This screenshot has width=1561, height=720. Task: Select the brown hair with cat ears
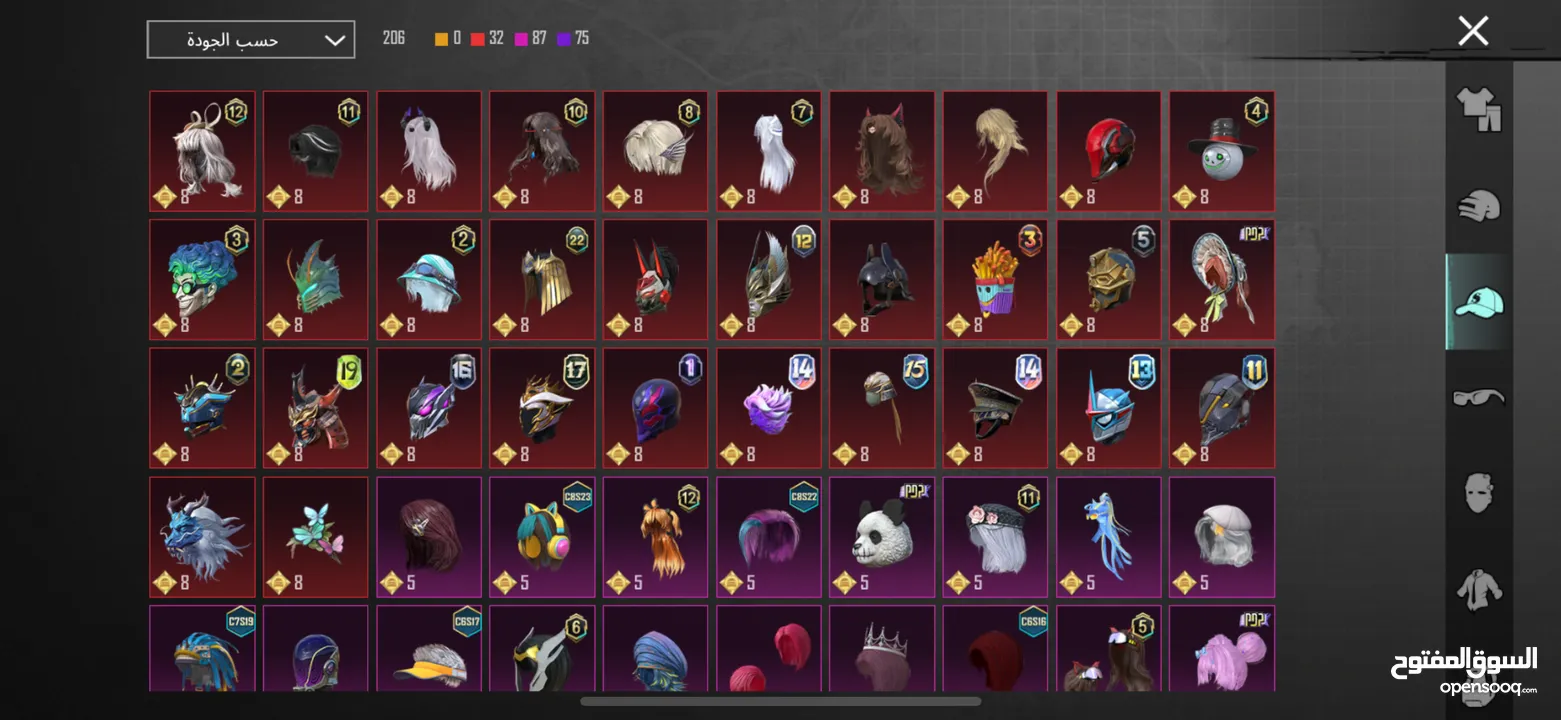point(881,151)
